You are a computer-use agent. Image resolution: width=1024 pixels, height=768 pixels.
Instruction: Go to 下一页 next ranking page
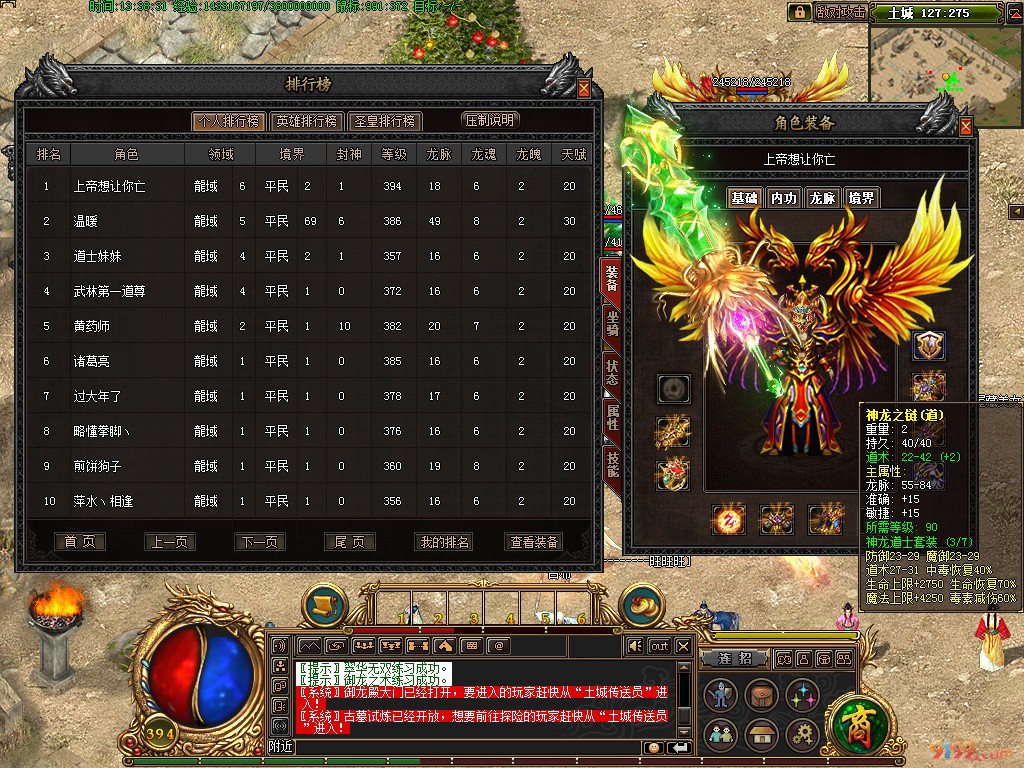(259, 542)
